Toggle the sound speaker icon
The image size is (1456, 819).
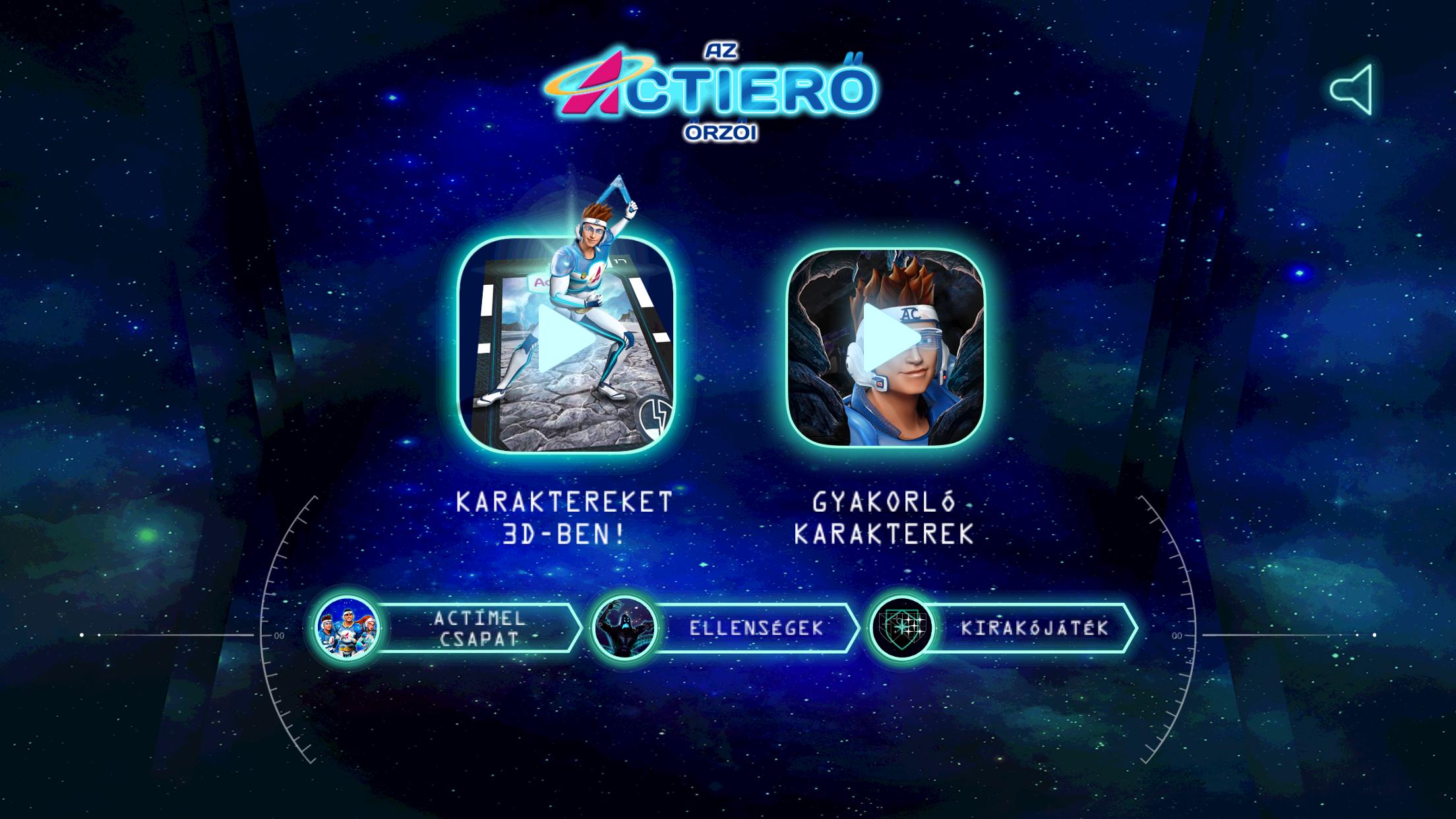point(1352,90)
